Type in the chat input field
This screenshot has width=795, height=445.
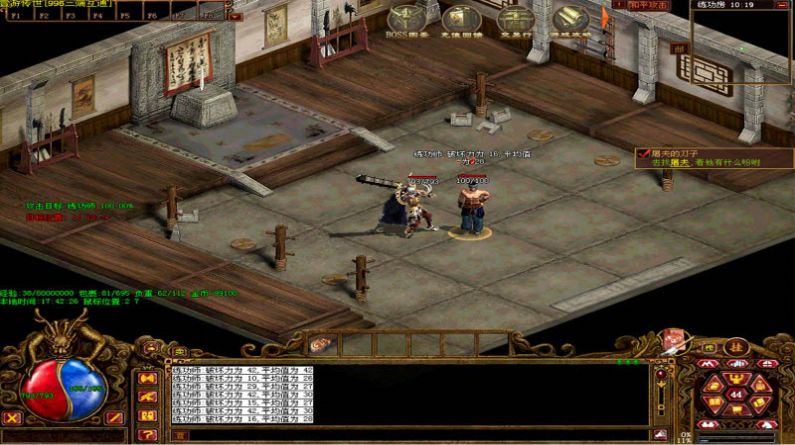coord(410,435)
